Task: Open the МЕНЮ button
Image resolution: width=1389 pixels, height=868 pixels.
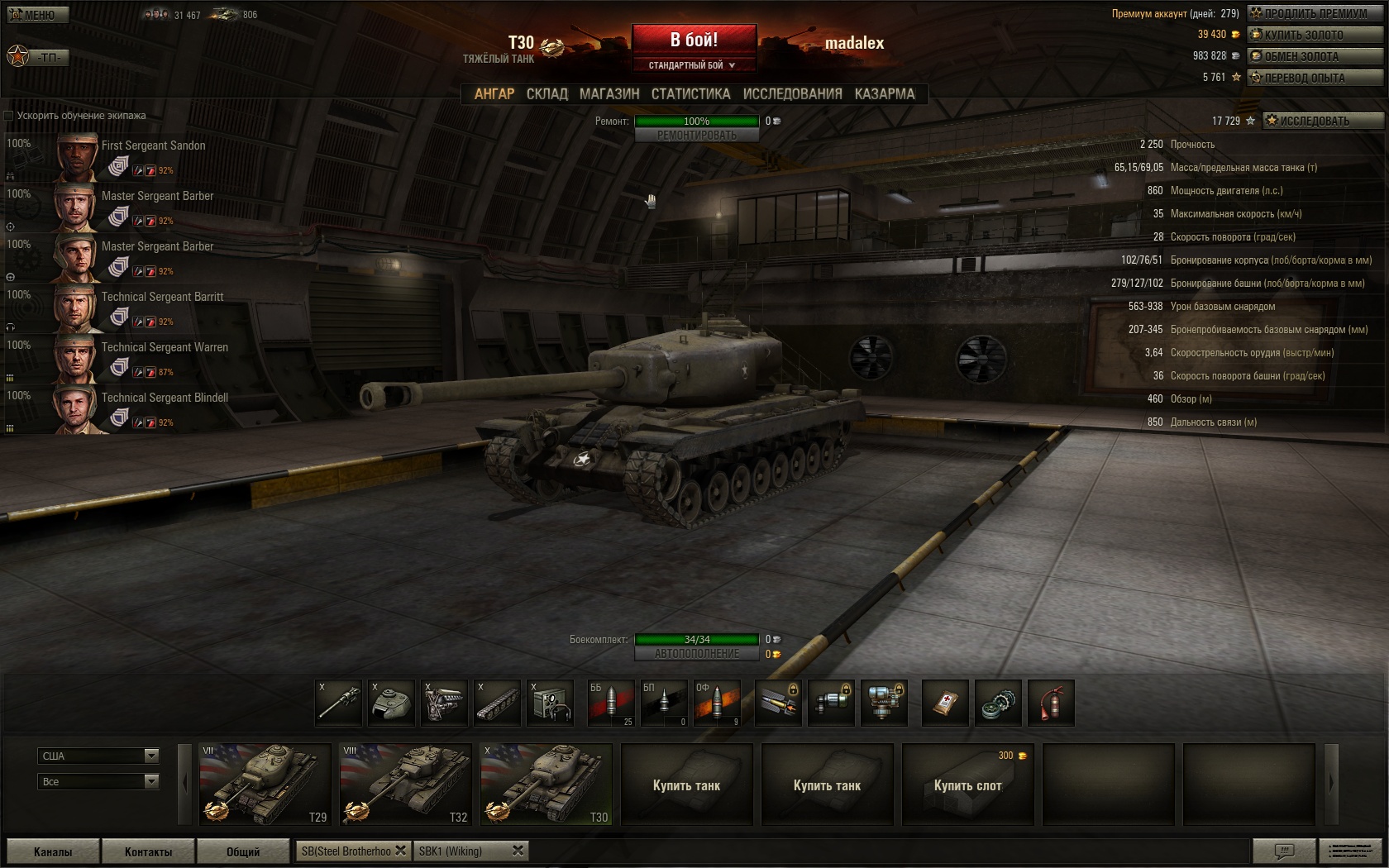Action: click(x=37, y=15)
